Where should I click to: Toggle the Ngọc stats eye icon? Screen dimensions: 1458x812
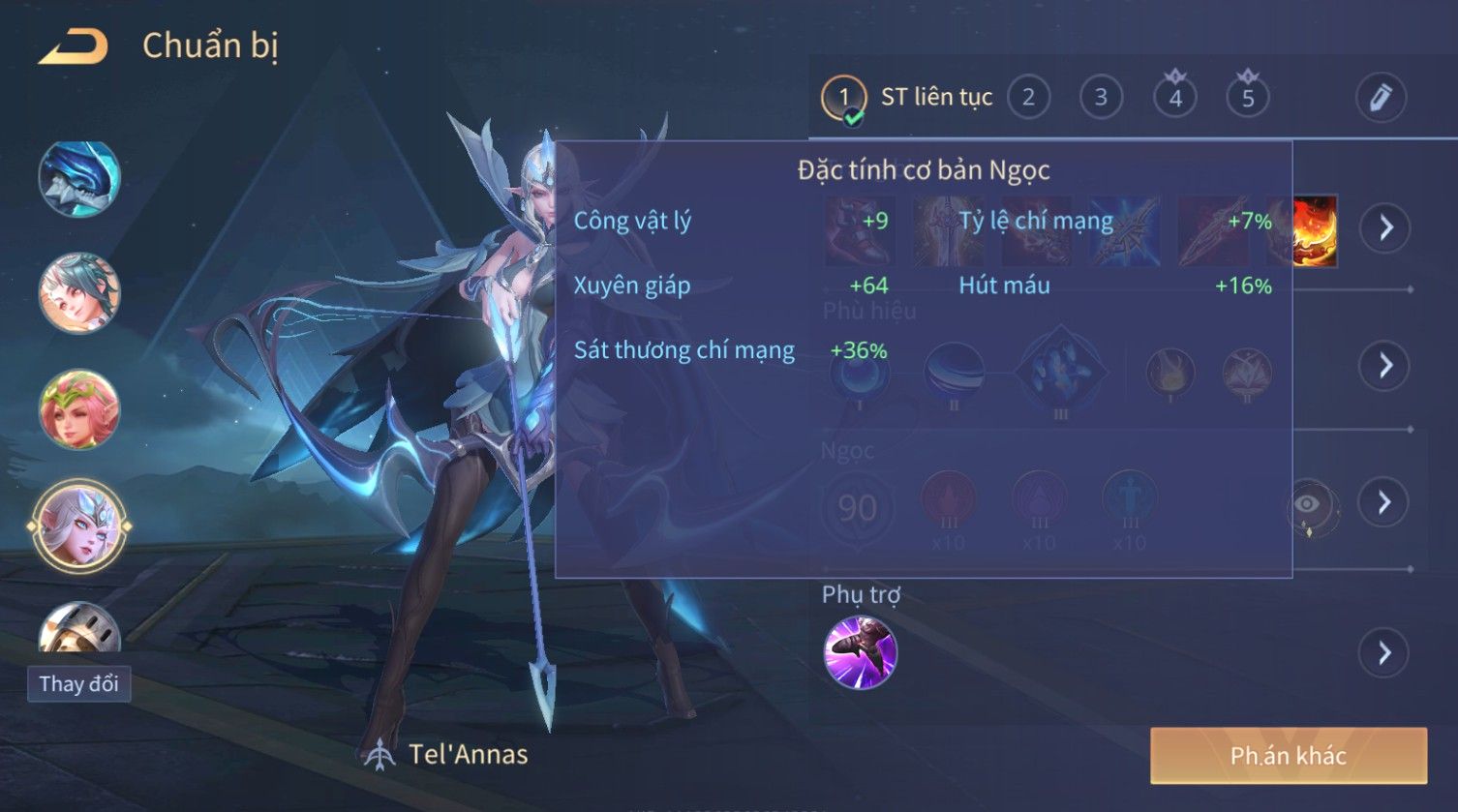(1307, 504)
